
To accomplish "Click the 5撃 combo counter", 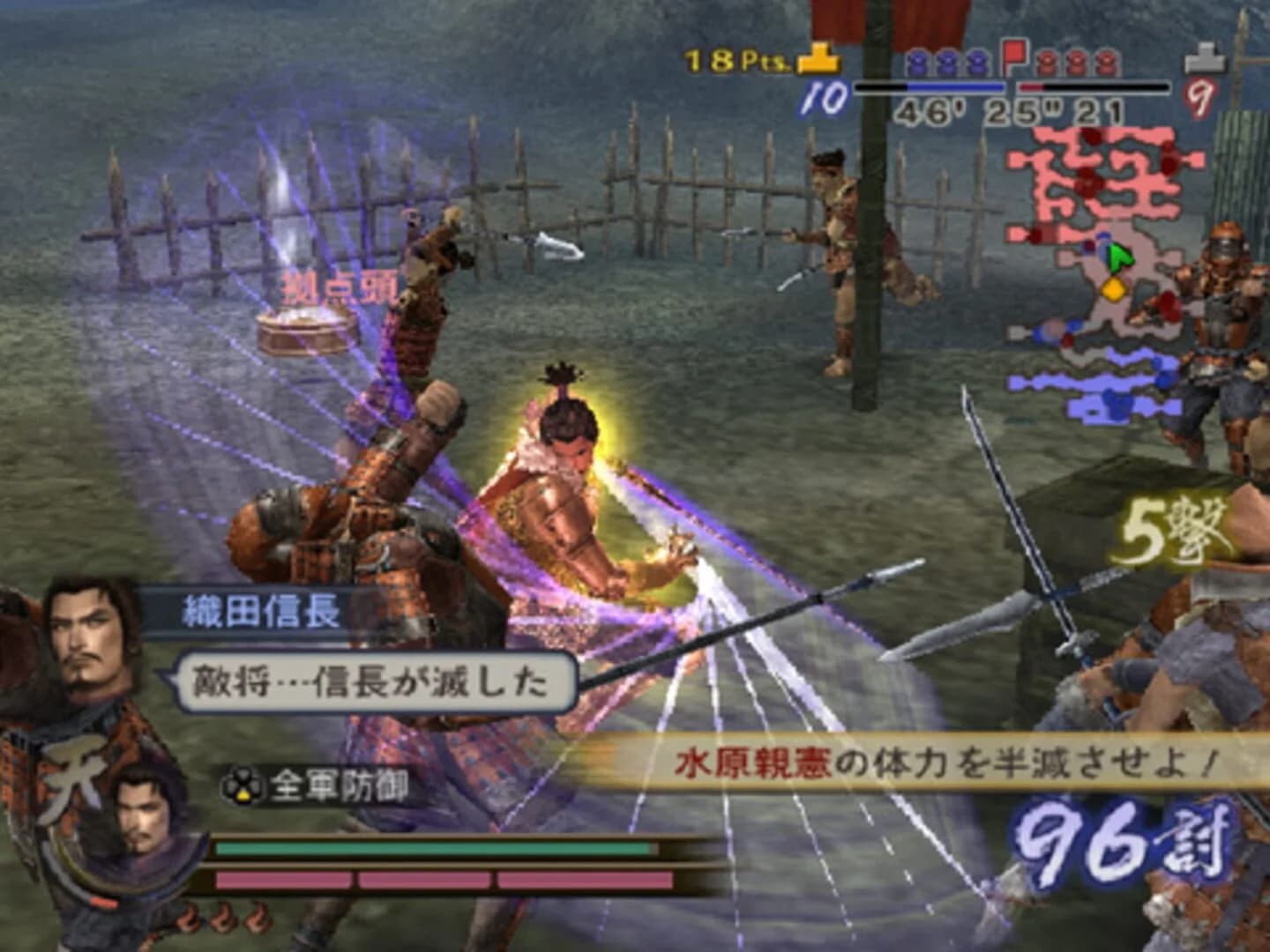I will point(1171,529).
